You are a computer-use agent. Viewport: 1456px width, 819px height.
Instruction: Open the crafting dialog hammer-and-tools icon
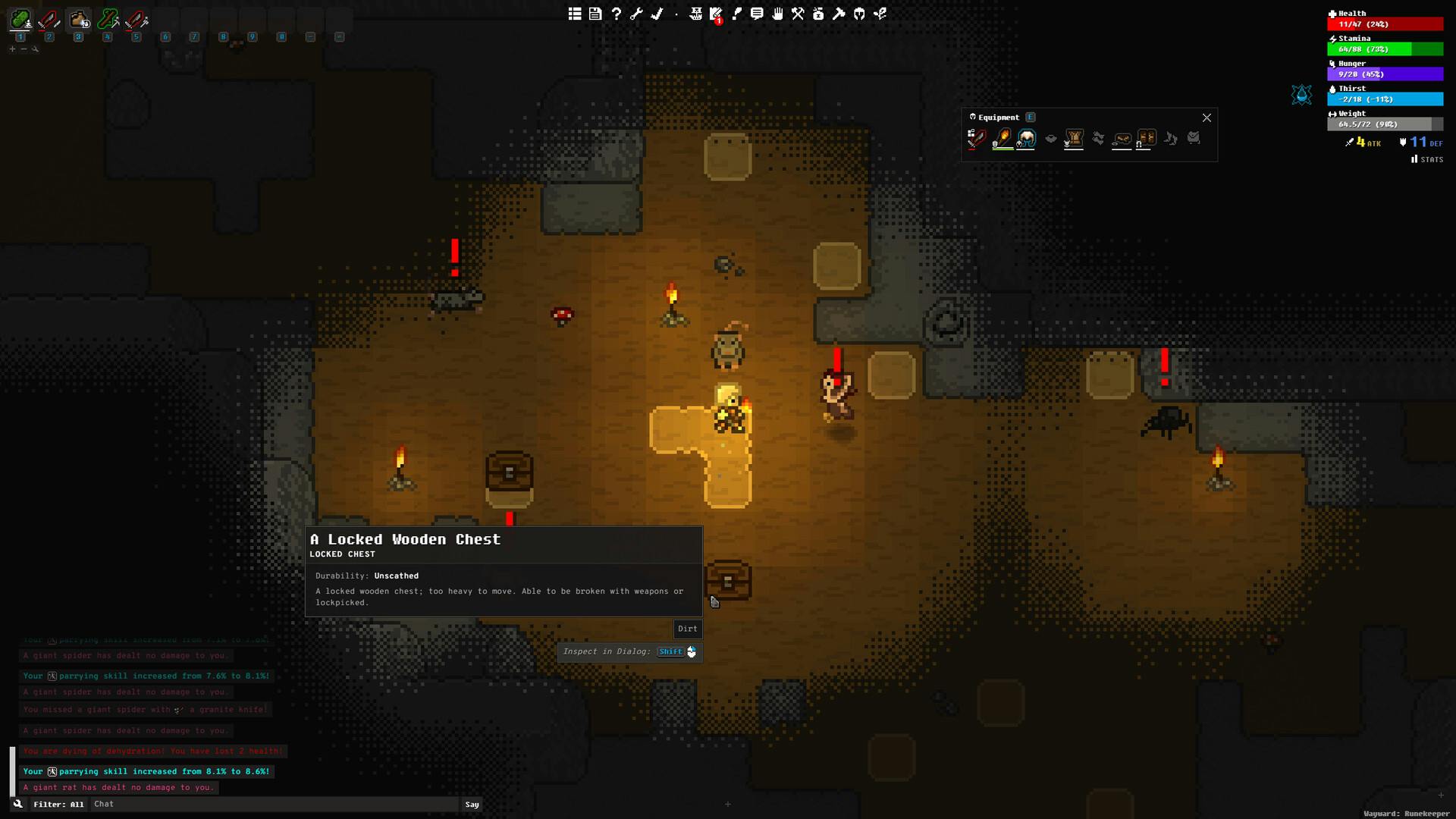(797, 13)
